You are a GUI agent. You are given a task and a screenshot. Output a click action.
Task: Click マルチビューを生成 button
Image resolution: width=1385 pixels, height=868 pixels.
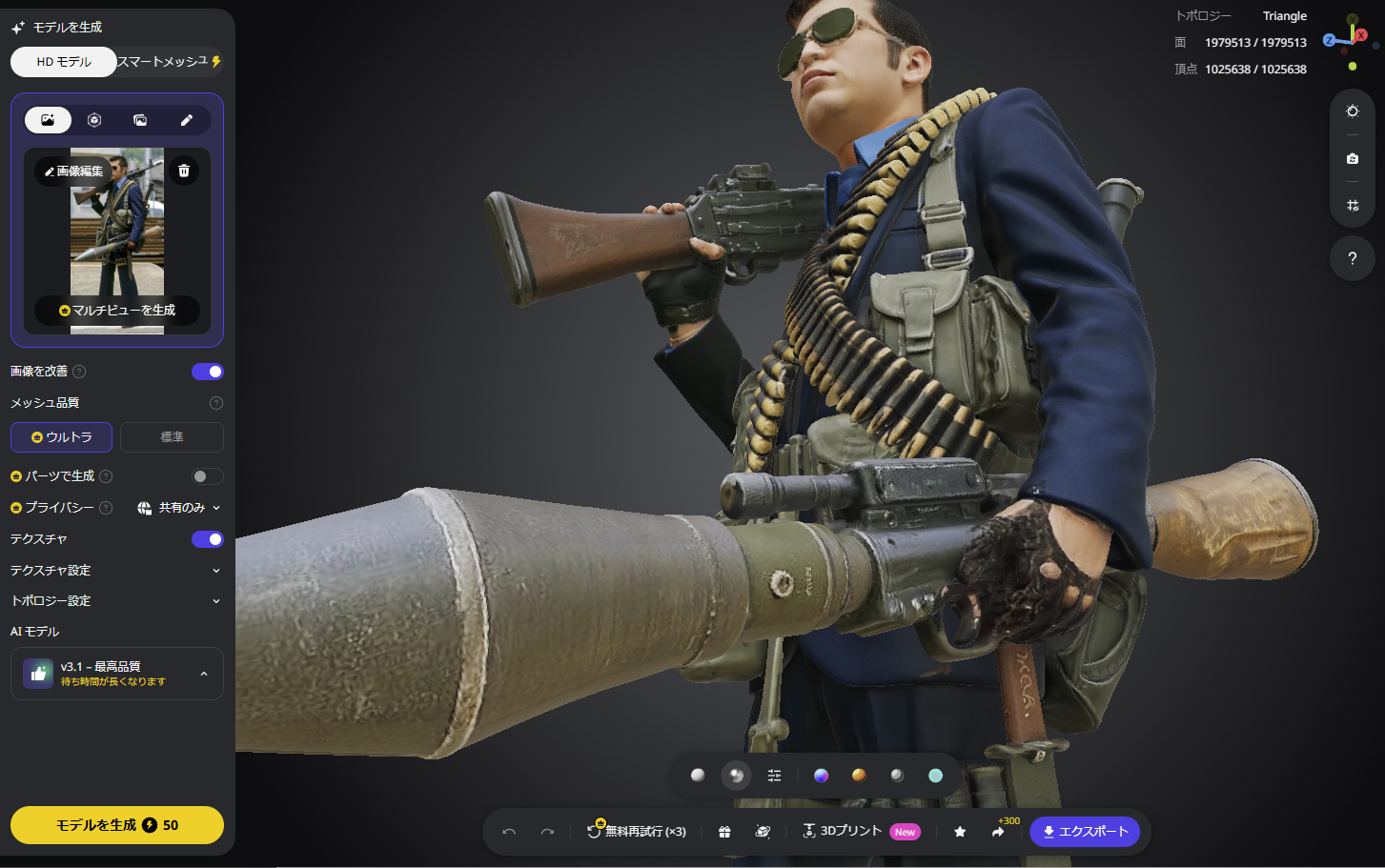(x=117, y=311)
